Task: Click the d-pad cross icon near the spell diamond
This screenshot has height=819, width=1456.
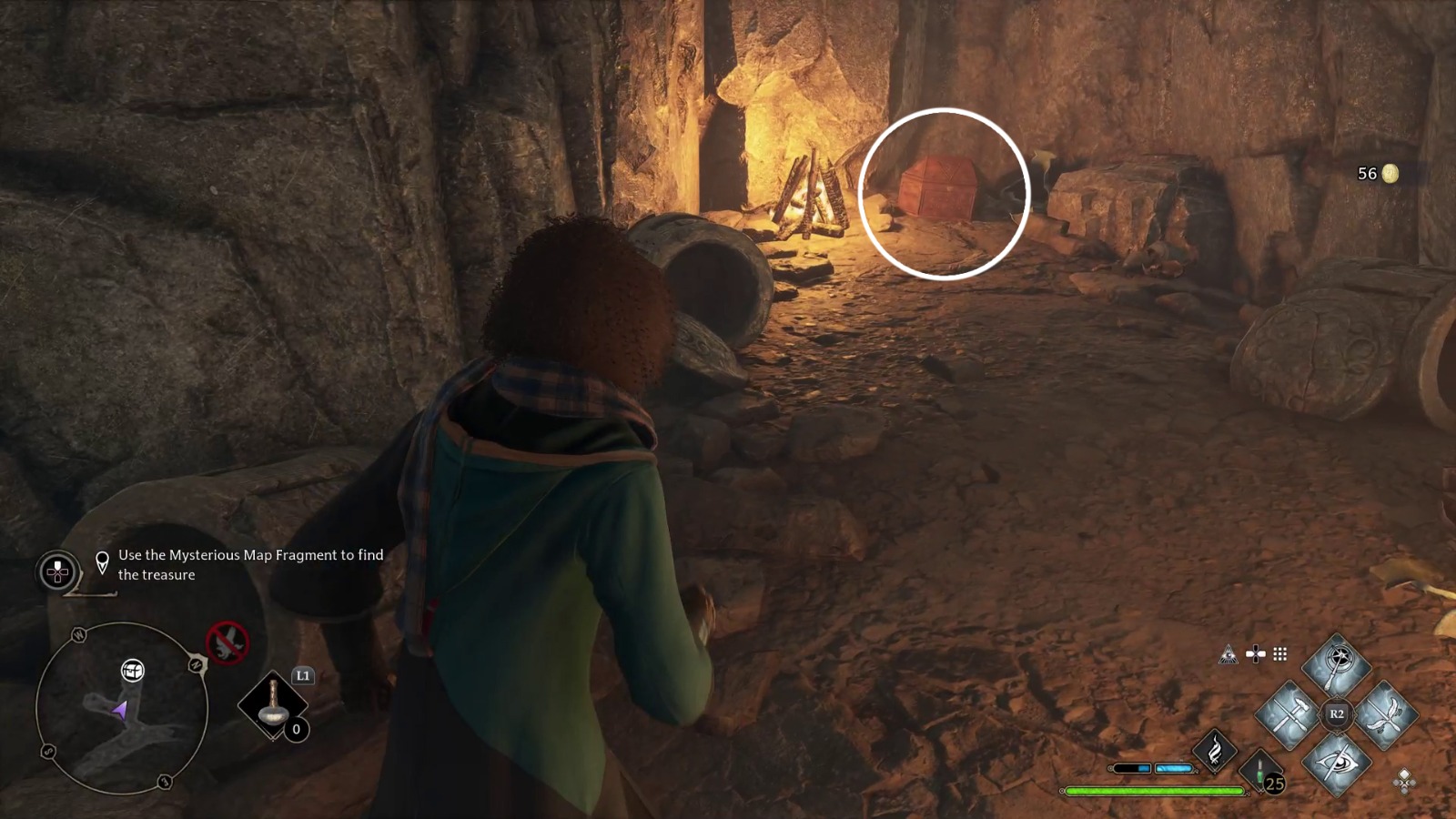Action: (1255, 652)
